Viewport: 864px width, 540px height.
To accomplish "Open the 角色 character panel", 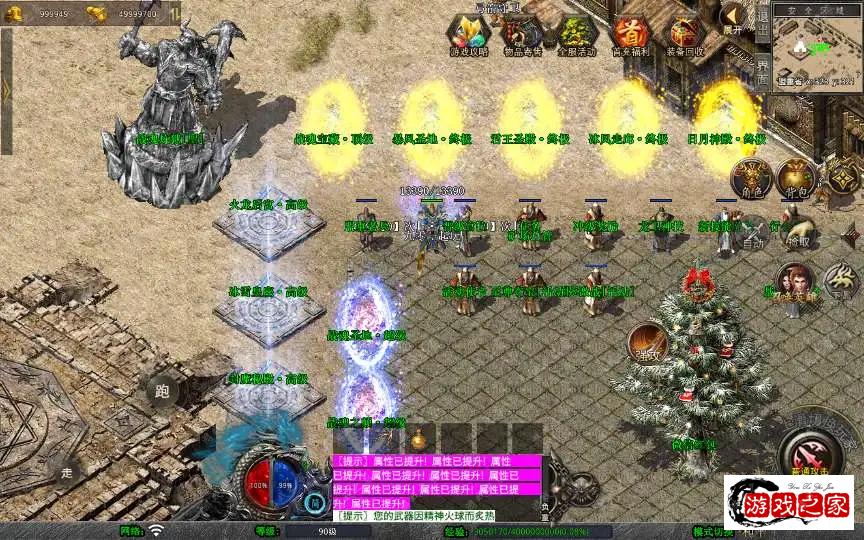I will click(x=750, y=178).
